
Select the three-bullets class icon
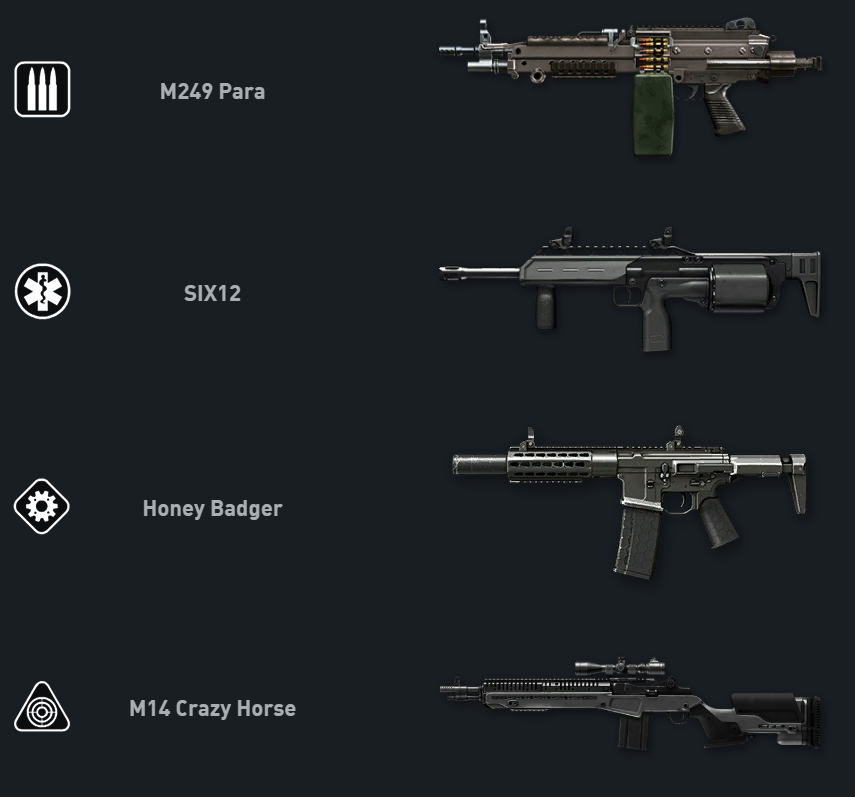[x=42, y=90]
